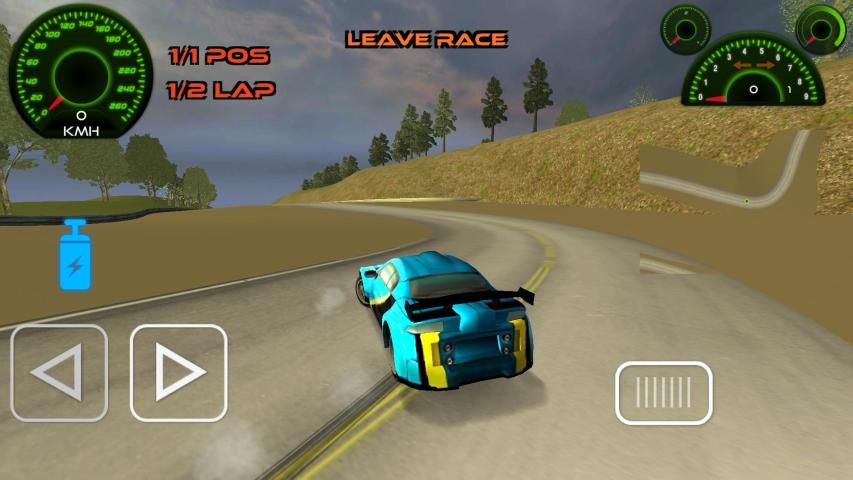The image size is (853, 480).
Task: Steer left with the left arrow button
Action: point(59,373)
